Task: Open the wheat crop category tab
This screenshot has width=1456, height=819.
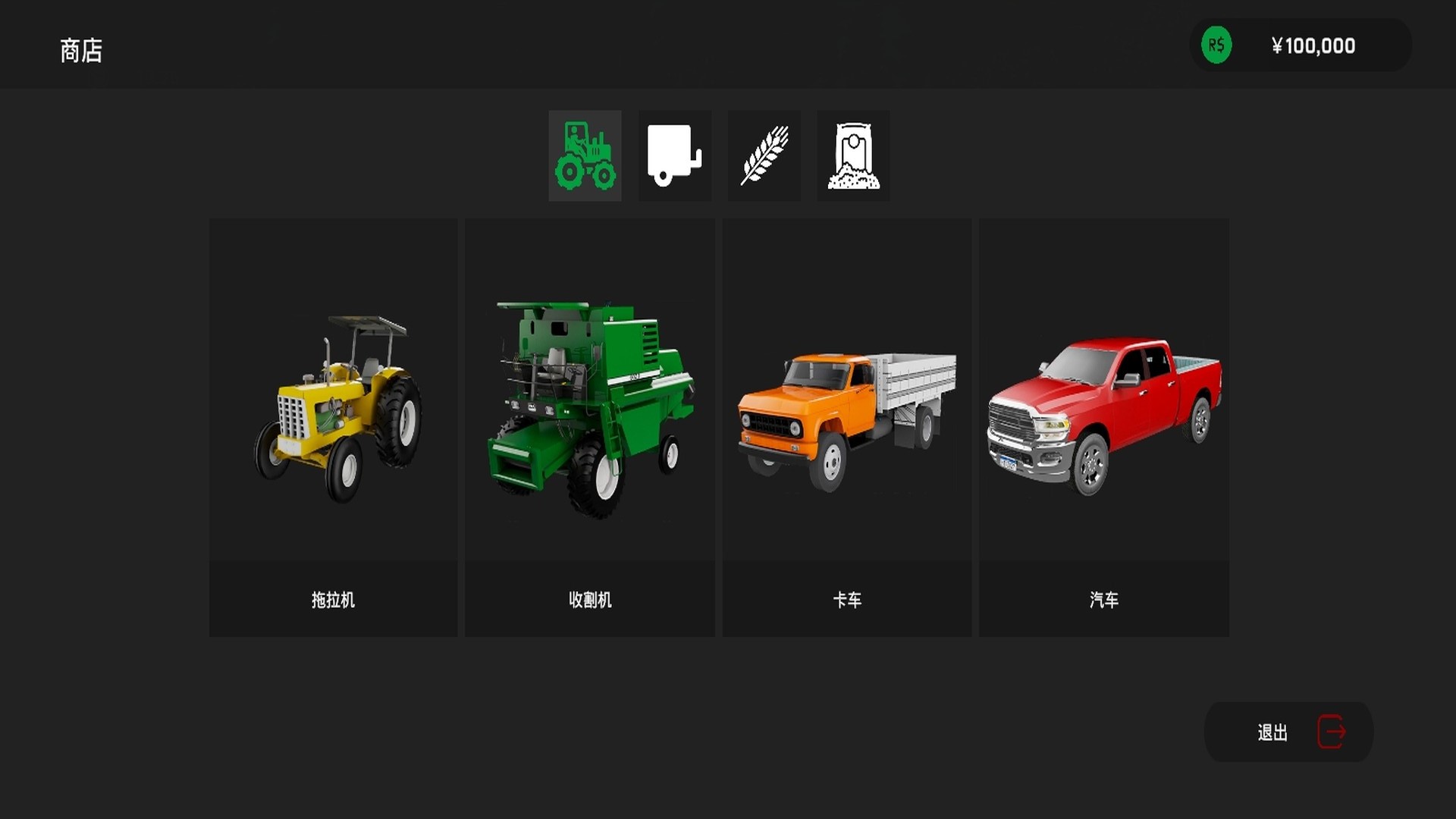Action: point(764,155)
